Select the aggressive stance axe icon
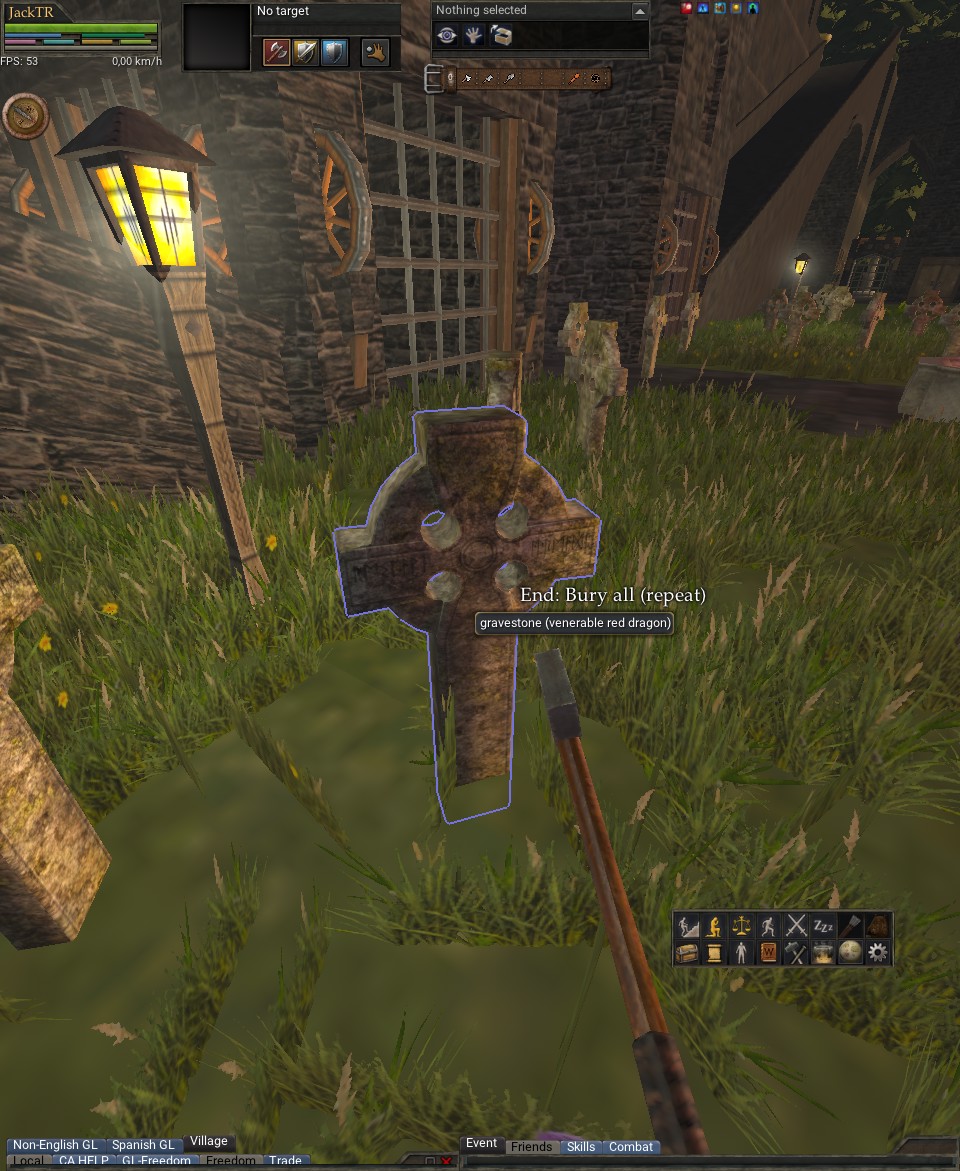This screenshot has width=960, height=1171. coord(276,52)
